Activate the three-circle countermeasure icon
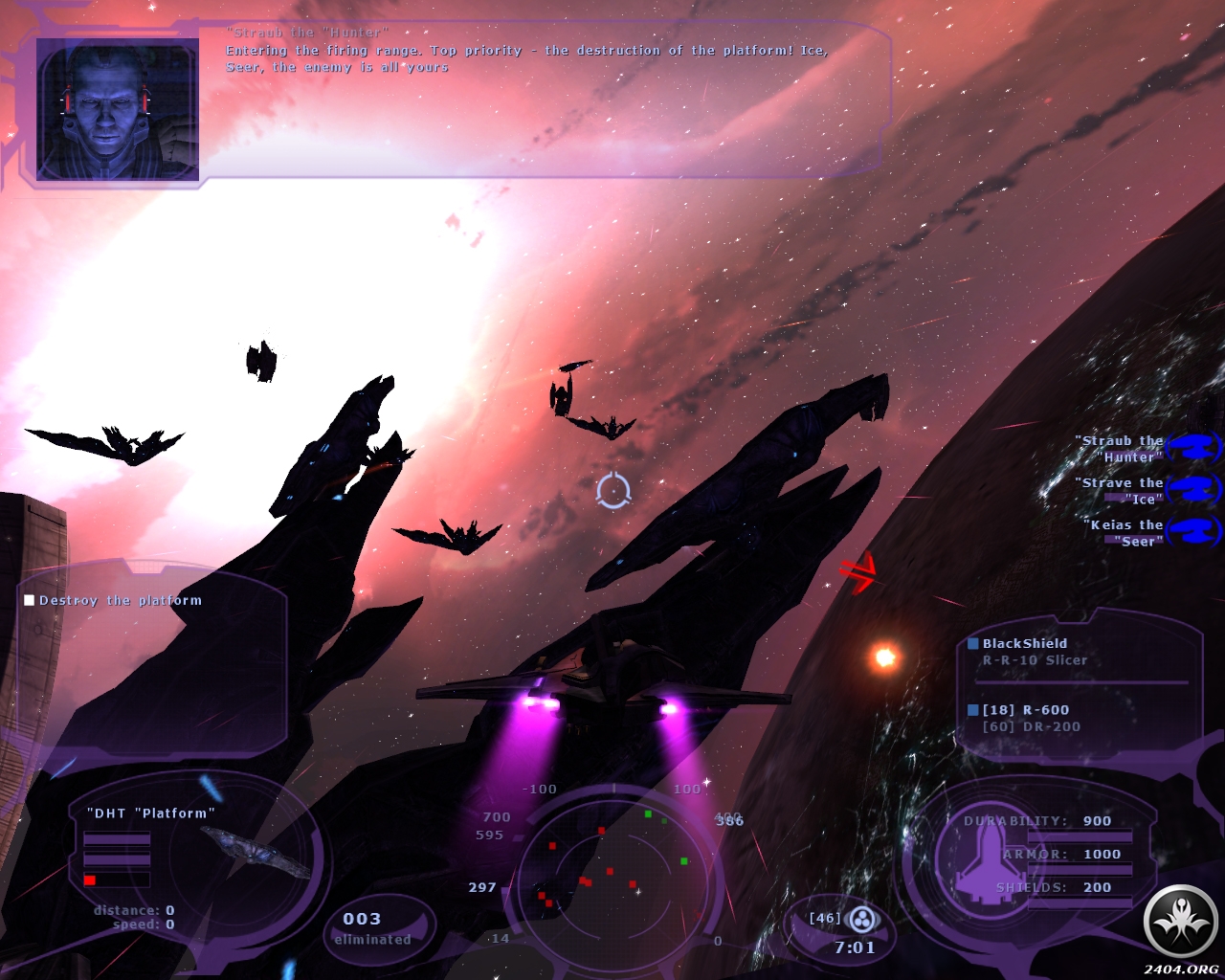1225x980 pixels. pos(862,921)
